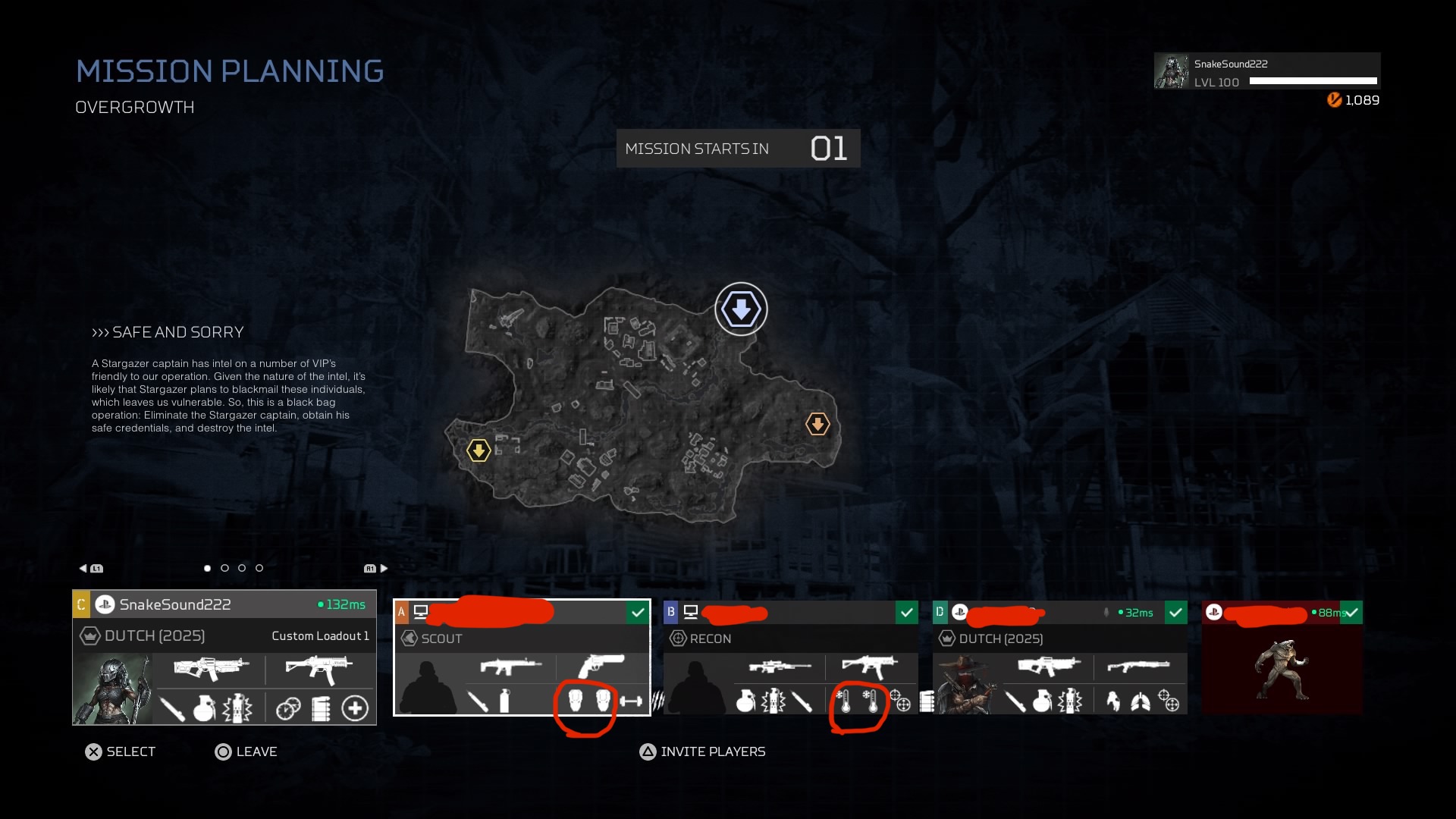Image resolution: width=1456 pixels, height=819 pixels.
Task: Inspect the Recon's sniper rifle icon
Action: click(x=780, y=667)
